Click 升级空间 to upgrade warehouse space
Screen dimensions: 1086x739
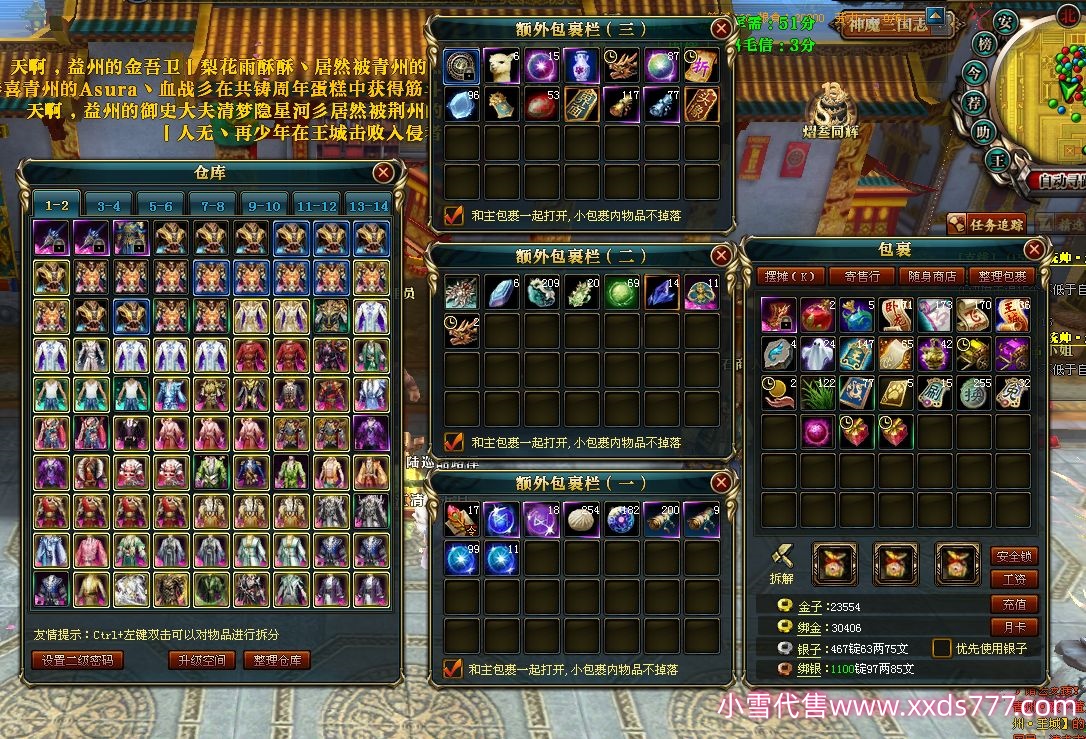pos(201,660)
